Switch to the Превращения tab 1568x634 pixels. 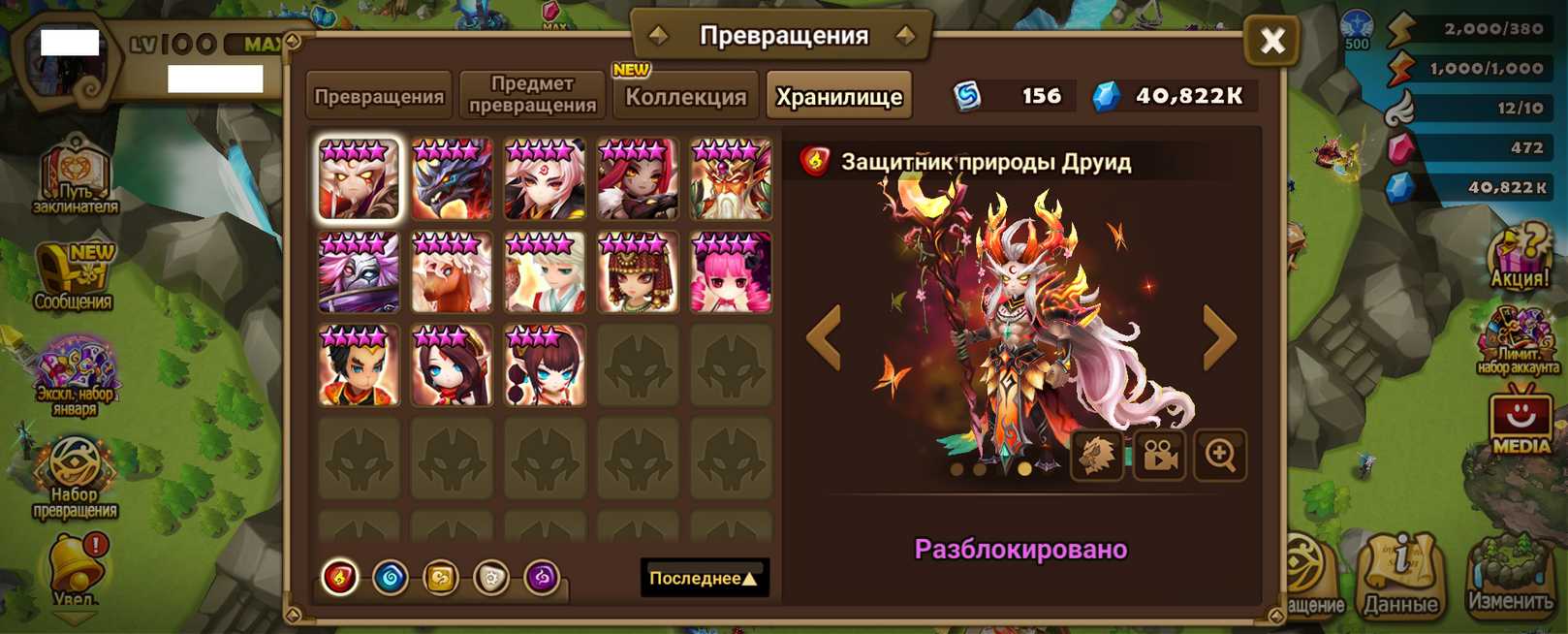click(379, 96)
